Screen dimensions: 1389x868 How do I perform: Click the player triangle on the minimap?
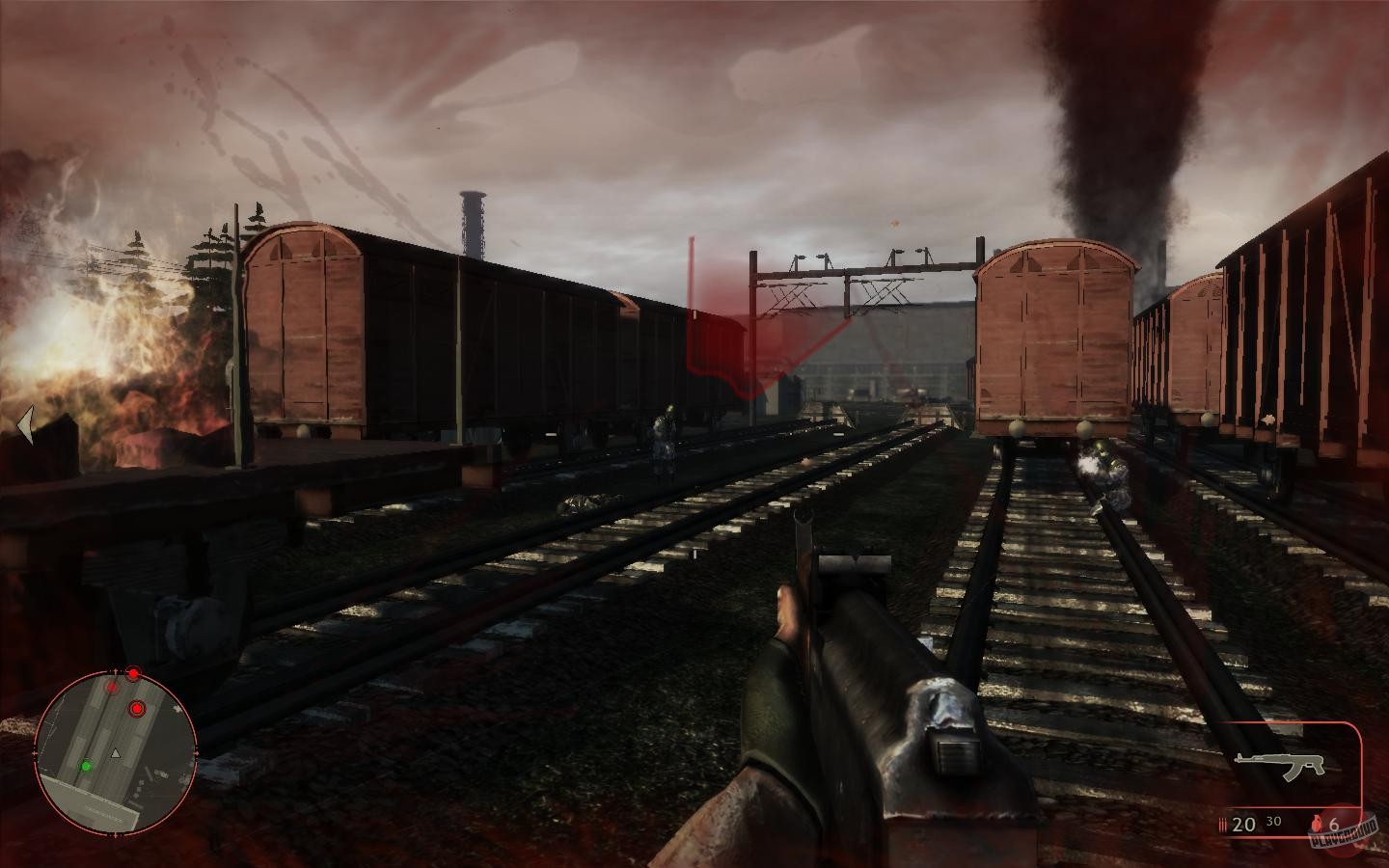coord(116,752)
